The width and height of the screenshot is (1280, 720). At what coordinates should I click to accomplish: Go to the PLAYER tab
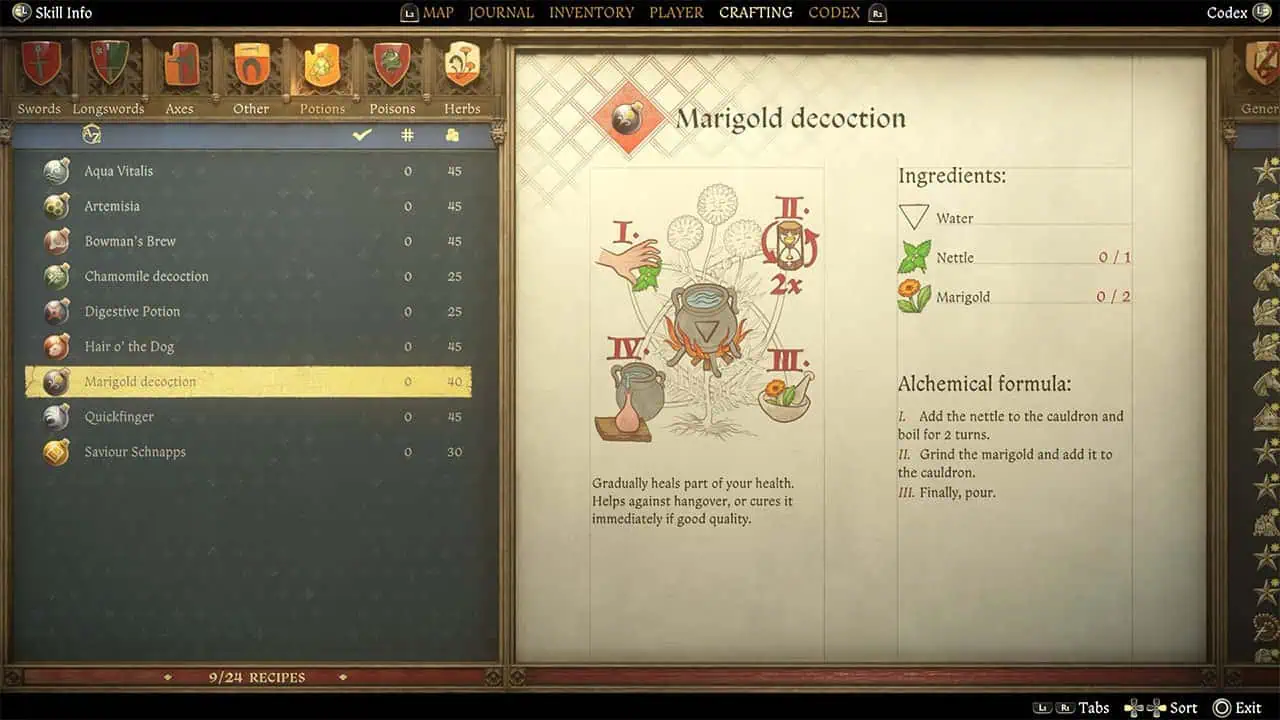[x=676, y=13]
